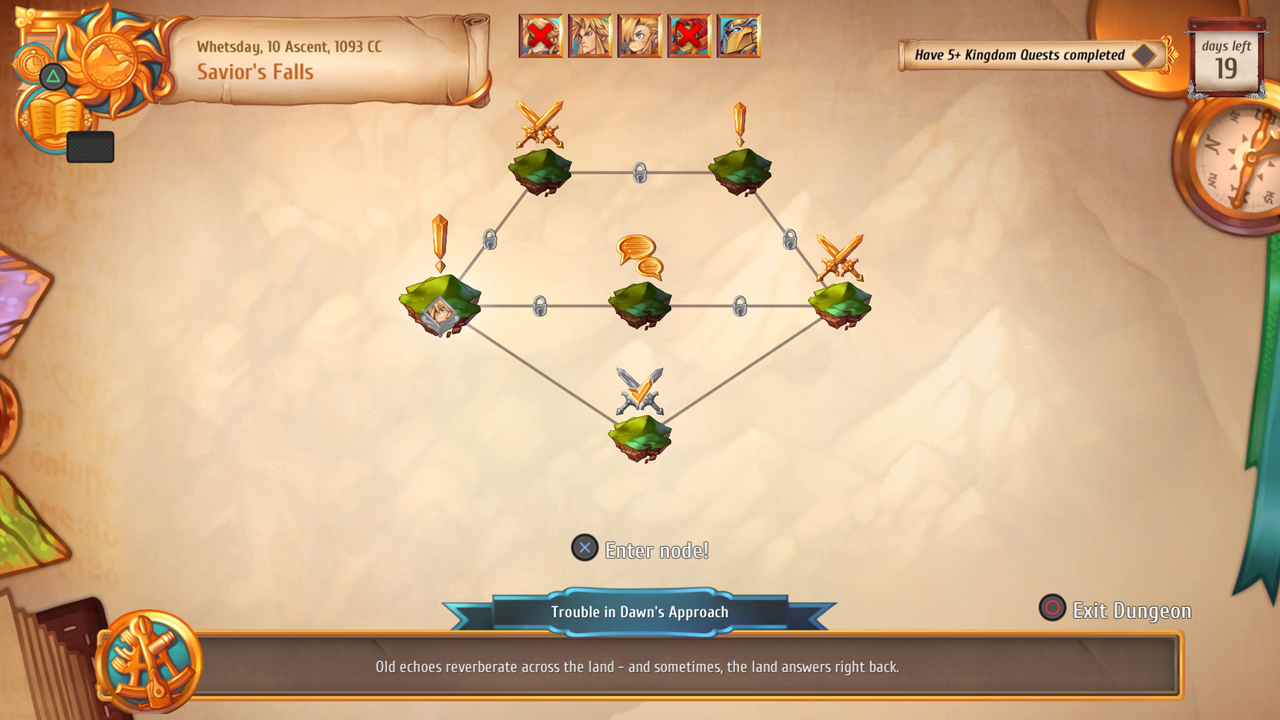This screenshot has width=1280, height=720.
Task: Select the speech bubble dialogue node
Action: pos(640,302)
